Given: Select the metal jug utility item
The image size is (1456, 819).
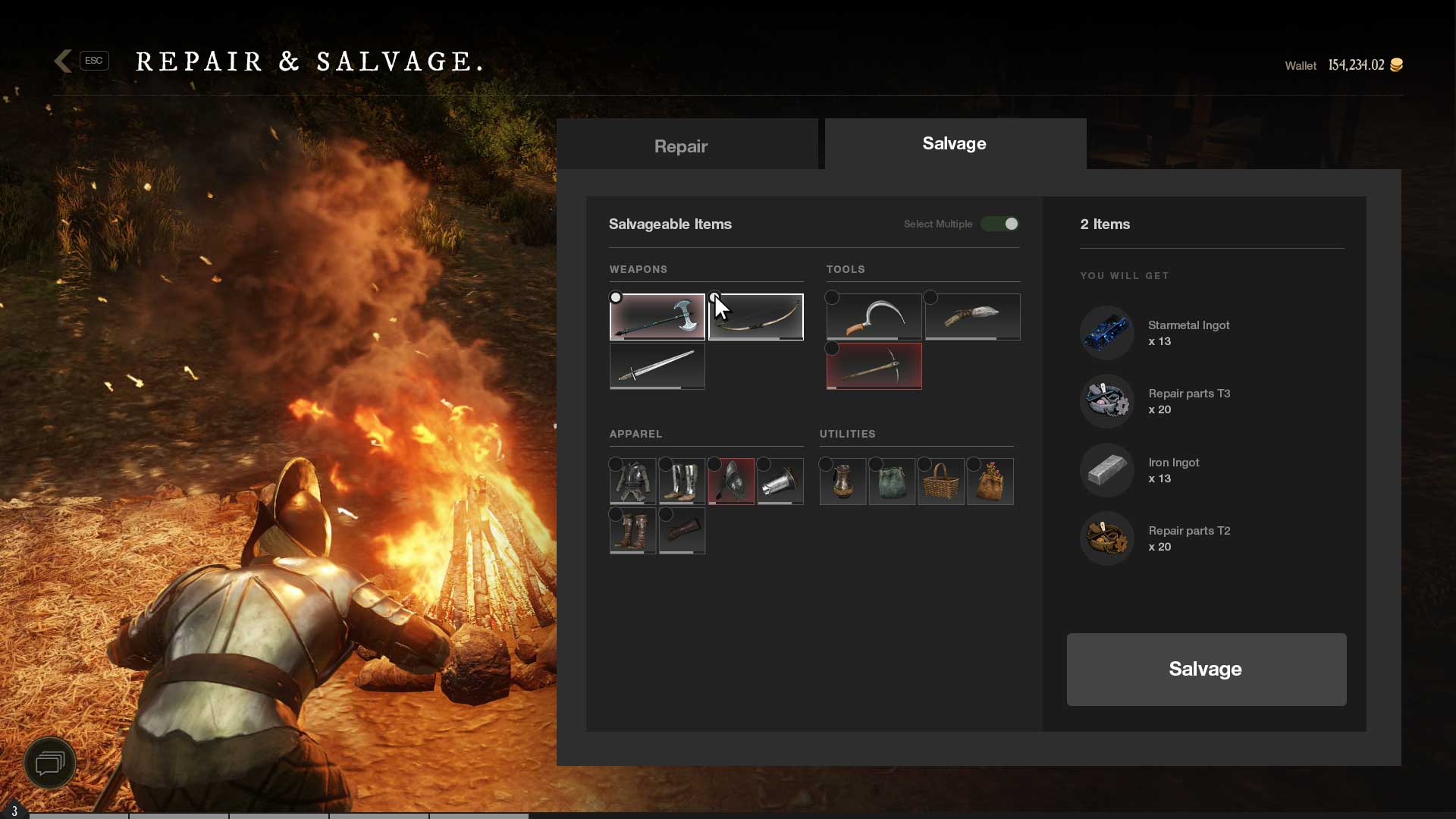Looking at the screenshot, I should [x=843, y=482].
